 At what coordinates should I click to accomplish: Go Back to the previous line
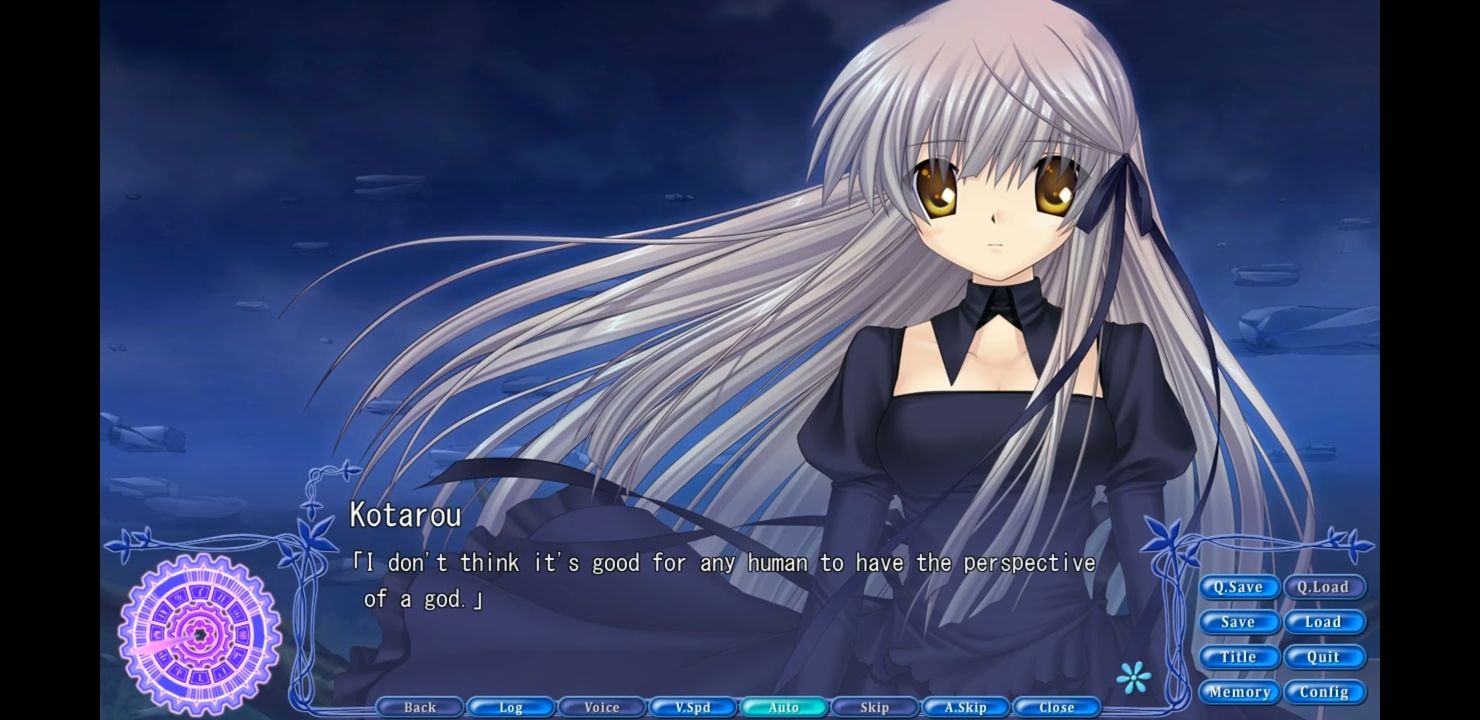[419, 707]
